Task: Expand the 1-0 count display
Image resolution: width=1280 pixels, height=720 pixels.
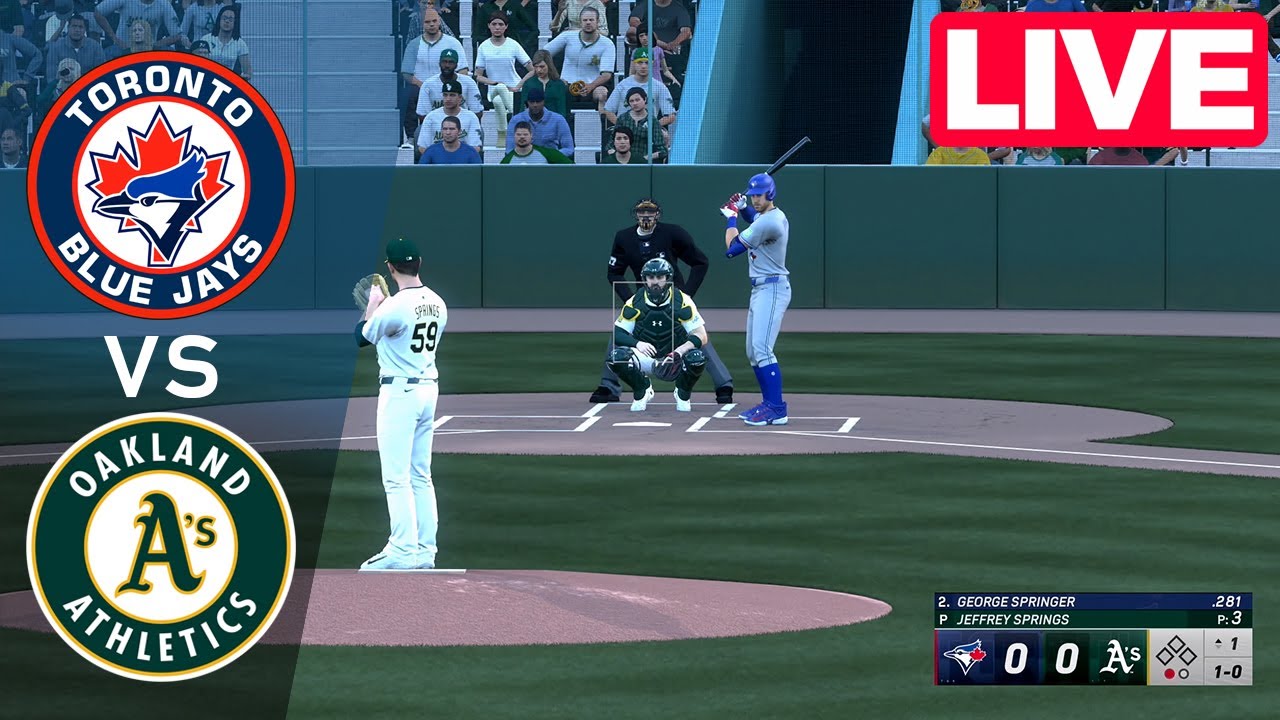Action: (1228, 671)
